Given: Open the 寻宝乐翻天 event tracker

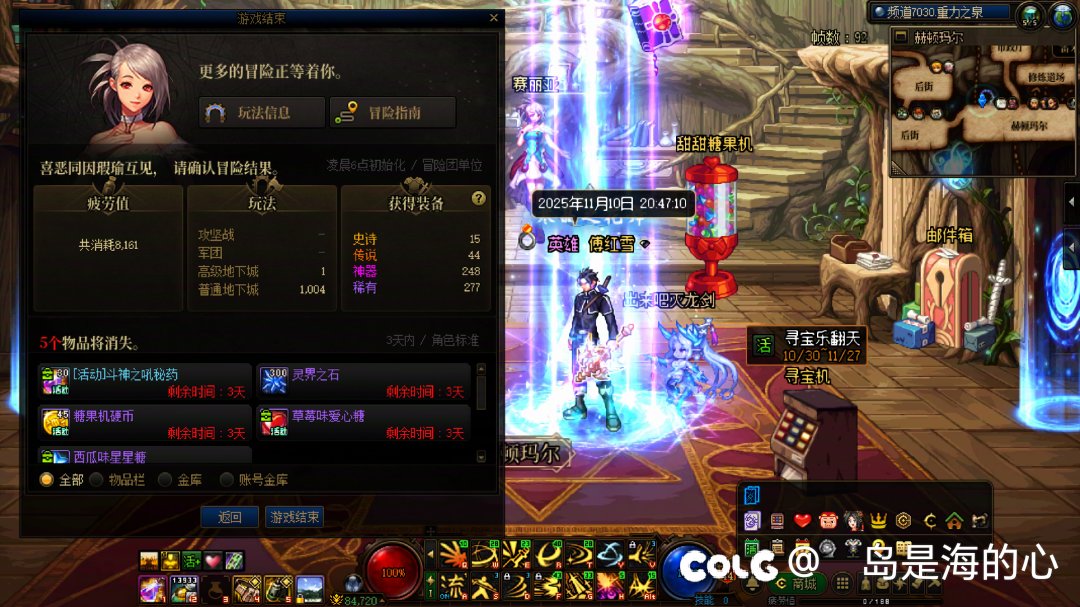Looking at the screenshot, I should point(807,347).
